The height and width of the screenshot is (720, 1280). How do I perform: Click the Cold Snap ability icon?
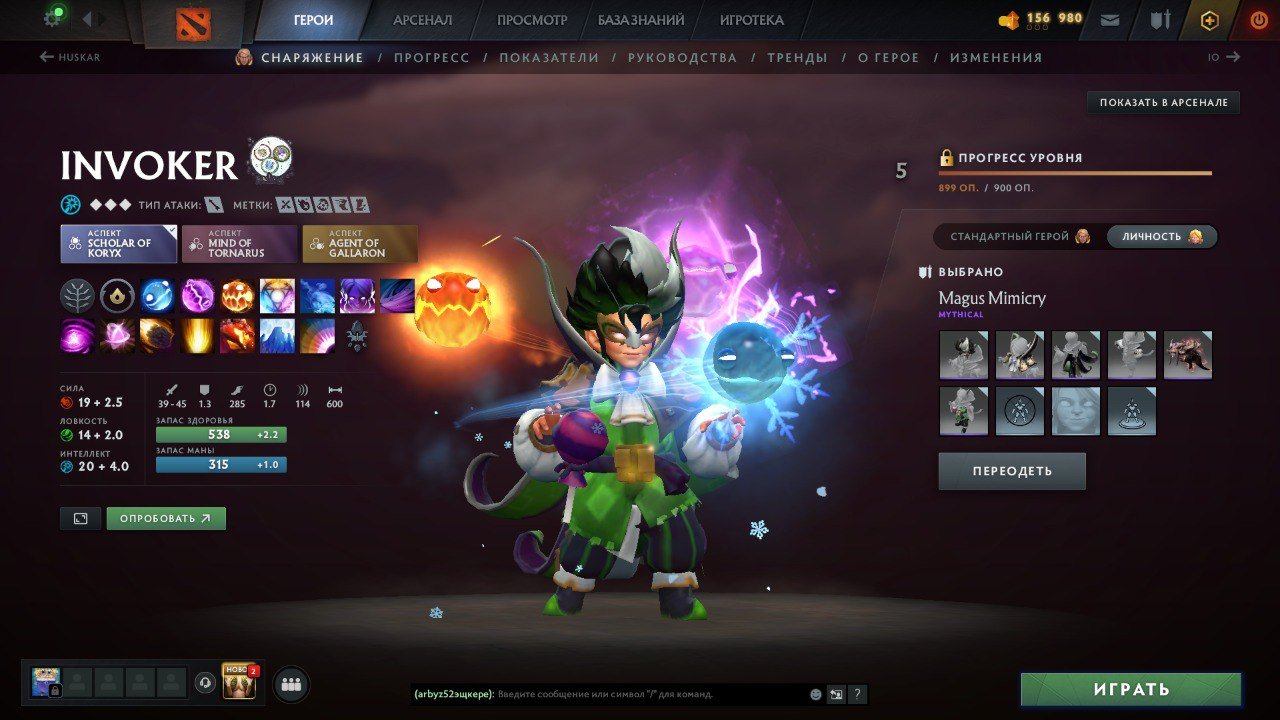317,295
